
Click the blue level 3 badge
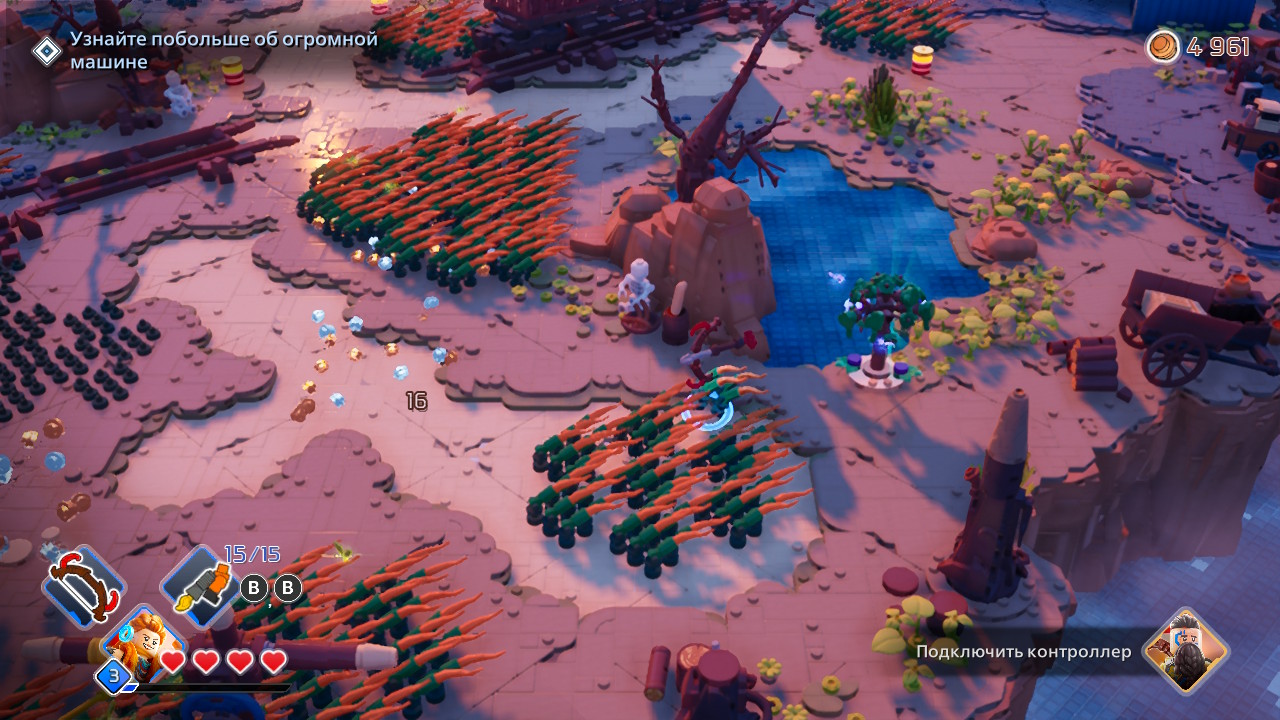click(x=114, y=676)
